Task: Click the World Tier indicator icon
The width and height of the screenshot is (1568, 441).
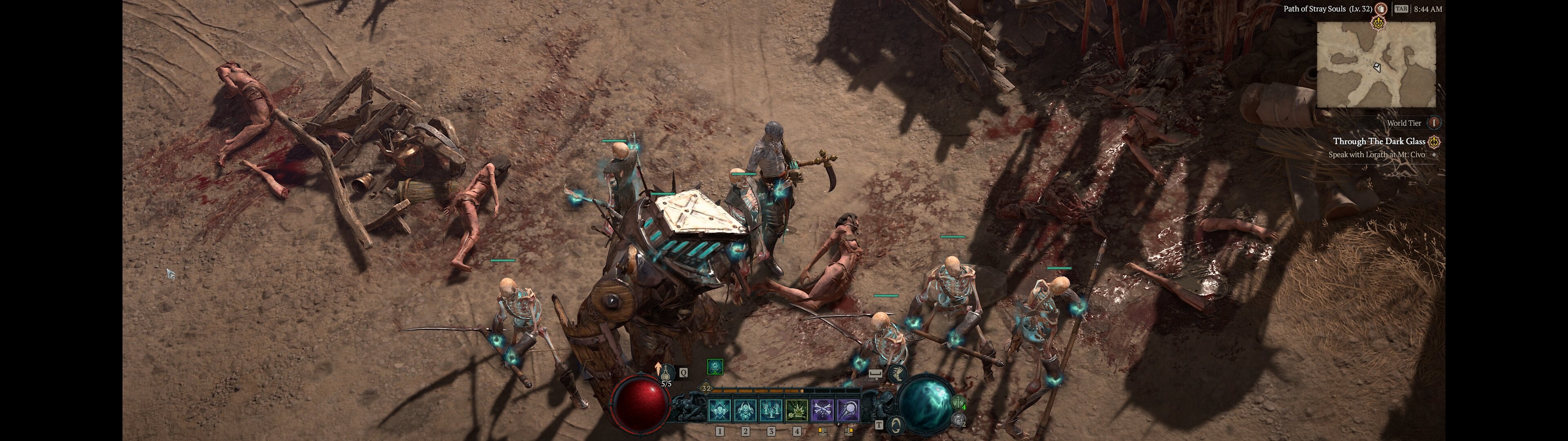Action: click(1434, 123)
